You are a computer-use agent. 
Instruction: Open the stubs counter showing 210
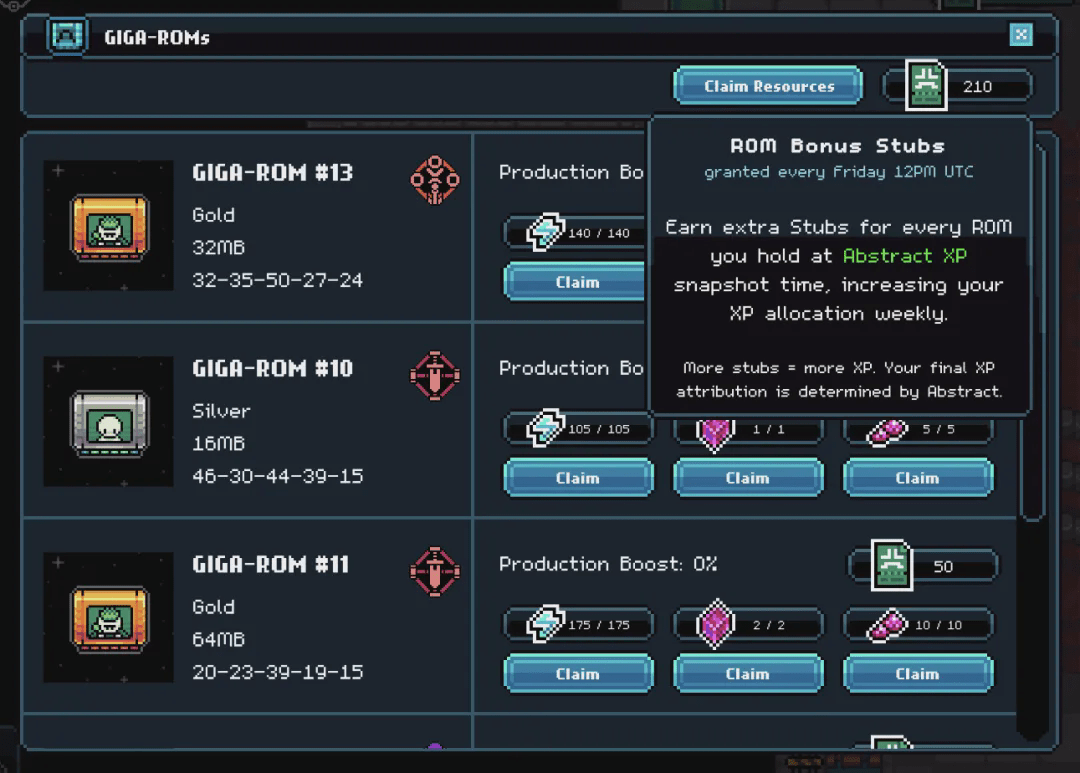956,86
